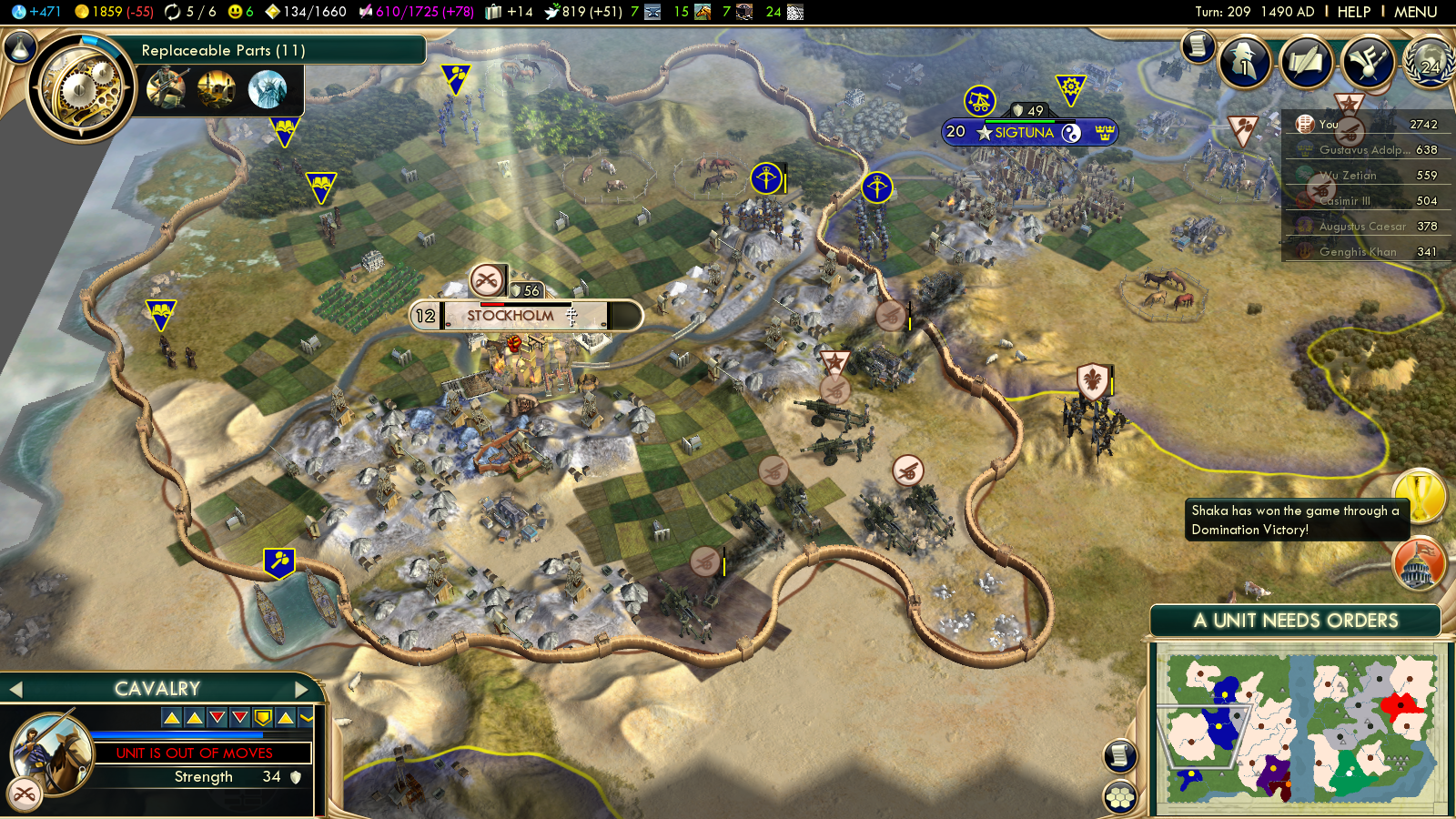Cycle to next unit with right arrow
This screenshot has width=1456, height=819.
[x=301, y=690]
